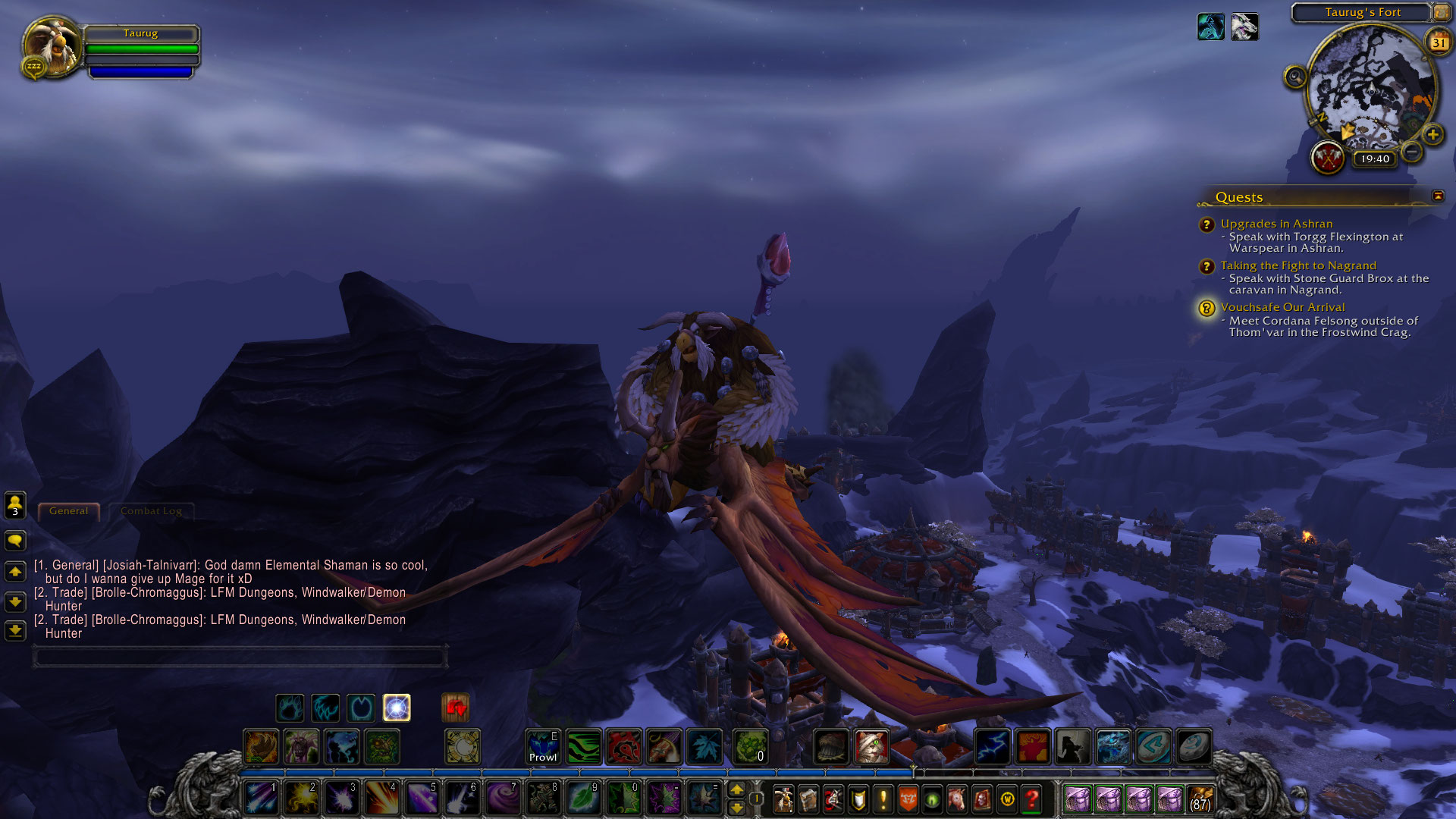The width and height of the screenshot is (1456, 819).
Task: Select the Upgrades in Ashran quest
Action: (x=1276, y=224)
